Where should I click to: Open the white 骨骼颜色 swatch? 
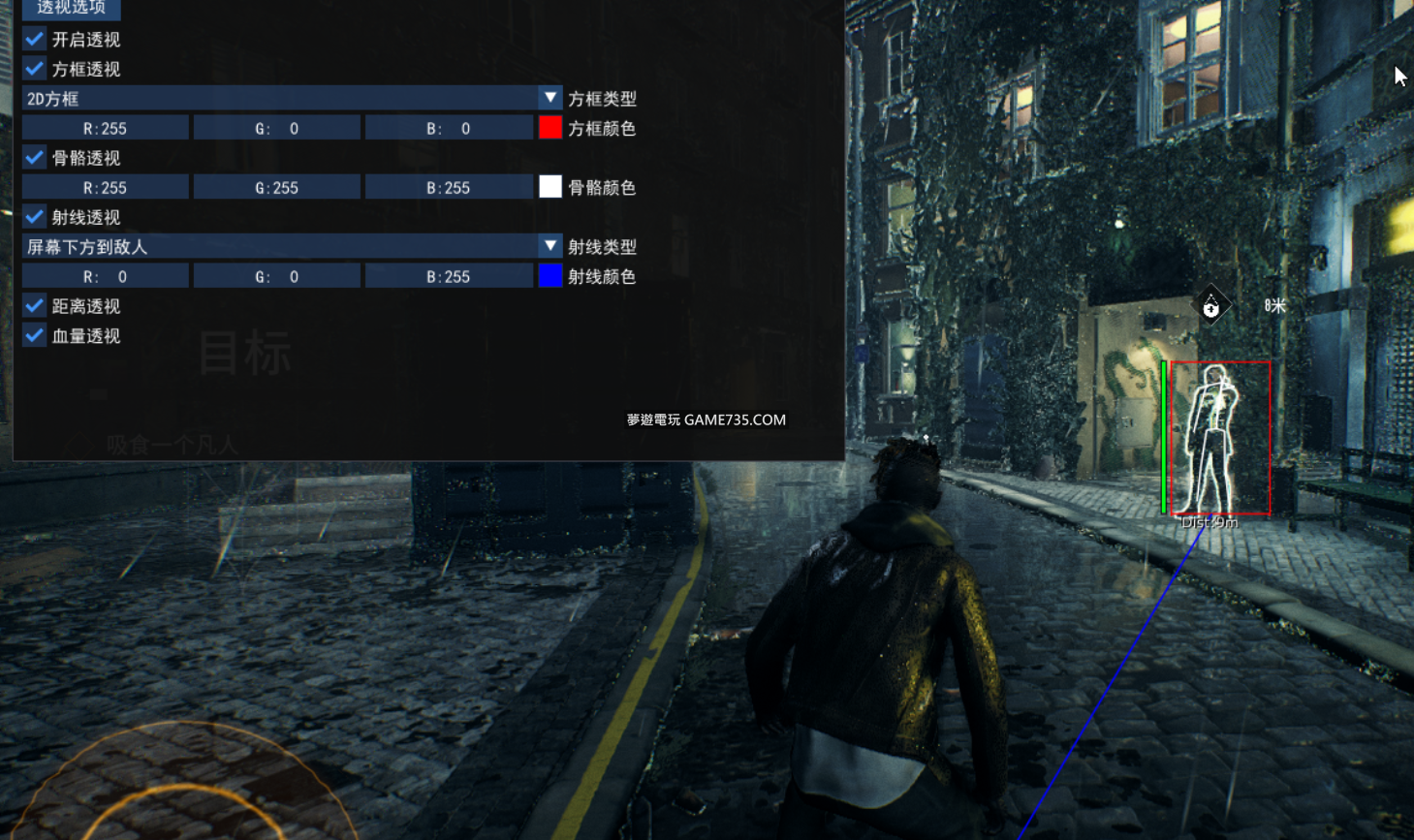(550, 188)
